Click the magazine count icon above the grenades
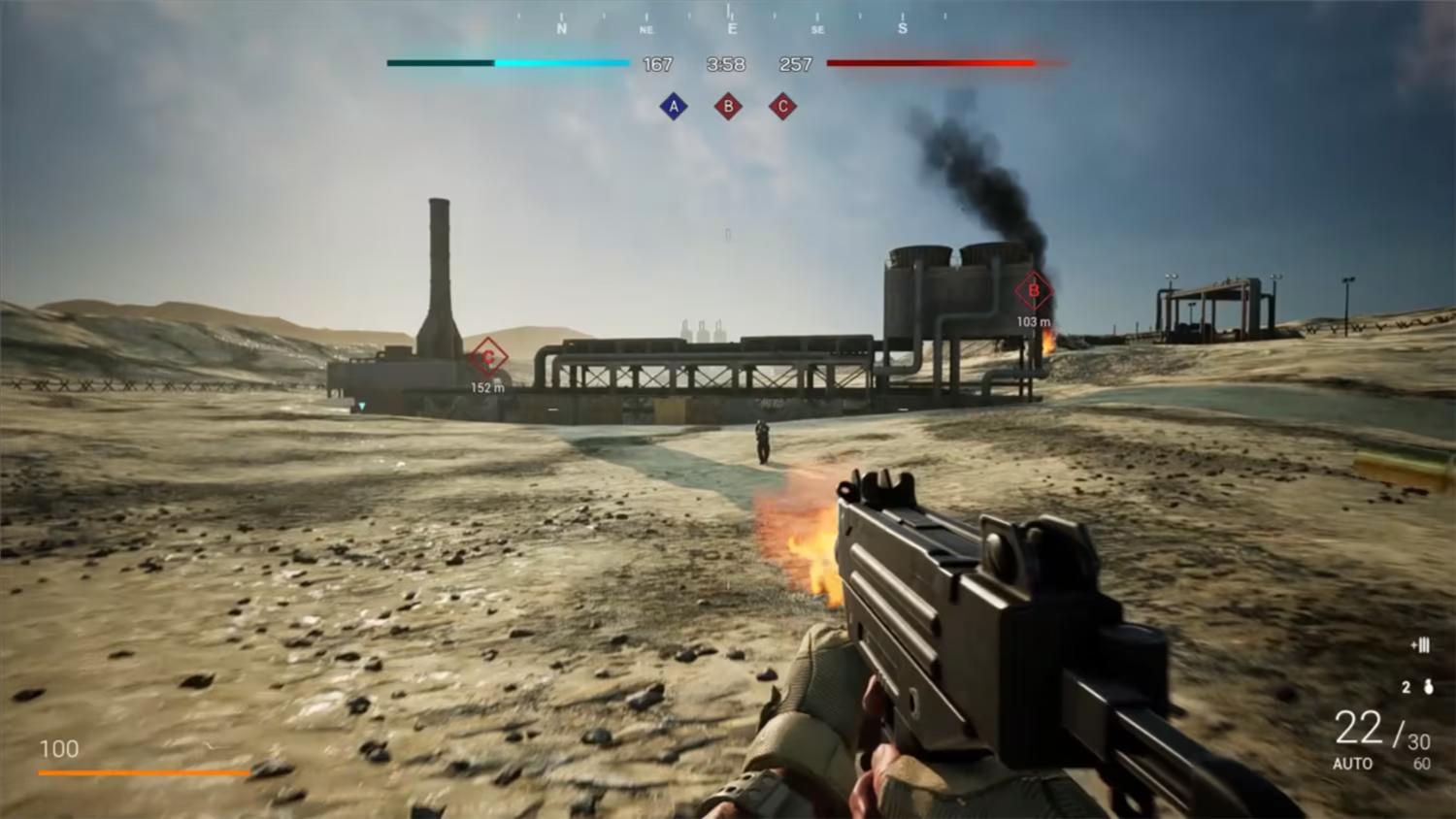 [1421, 643]
